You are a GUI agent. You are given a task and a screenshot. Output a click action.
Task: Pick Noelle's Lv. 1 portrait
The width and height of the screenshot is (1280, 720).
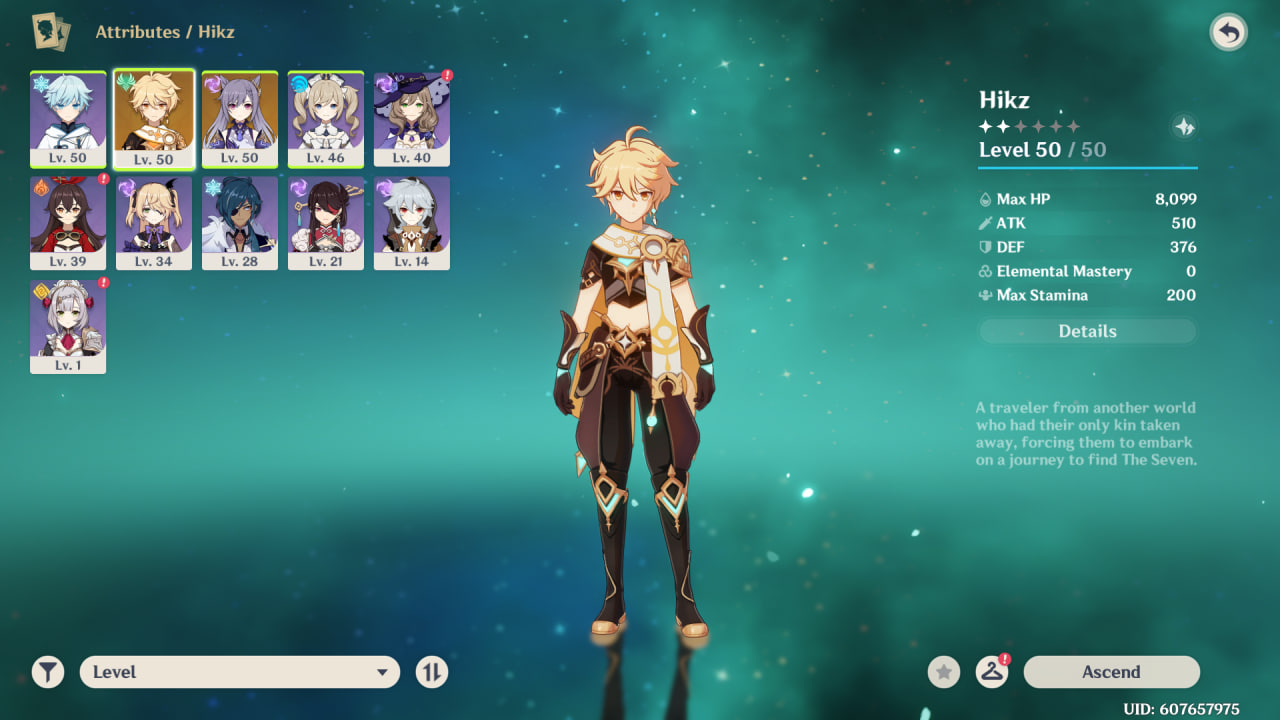(x=68, y=326)
